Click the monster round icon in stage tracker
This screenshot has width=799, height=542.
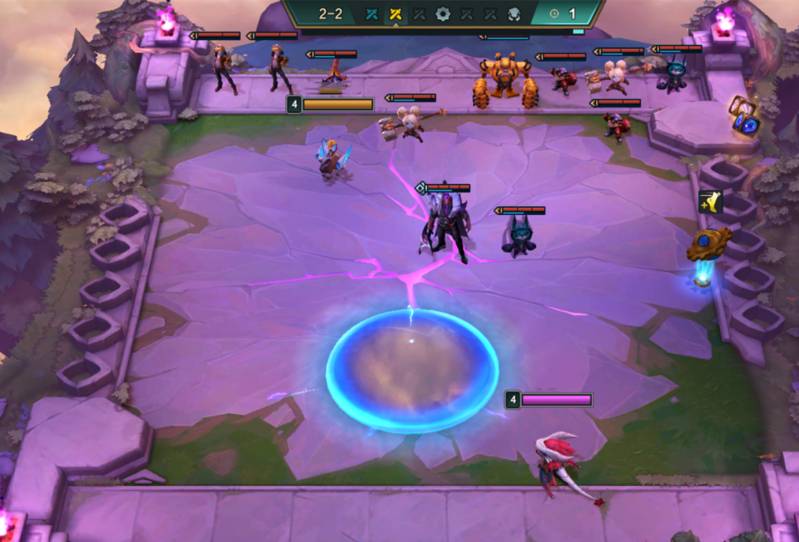coord(512,15)
